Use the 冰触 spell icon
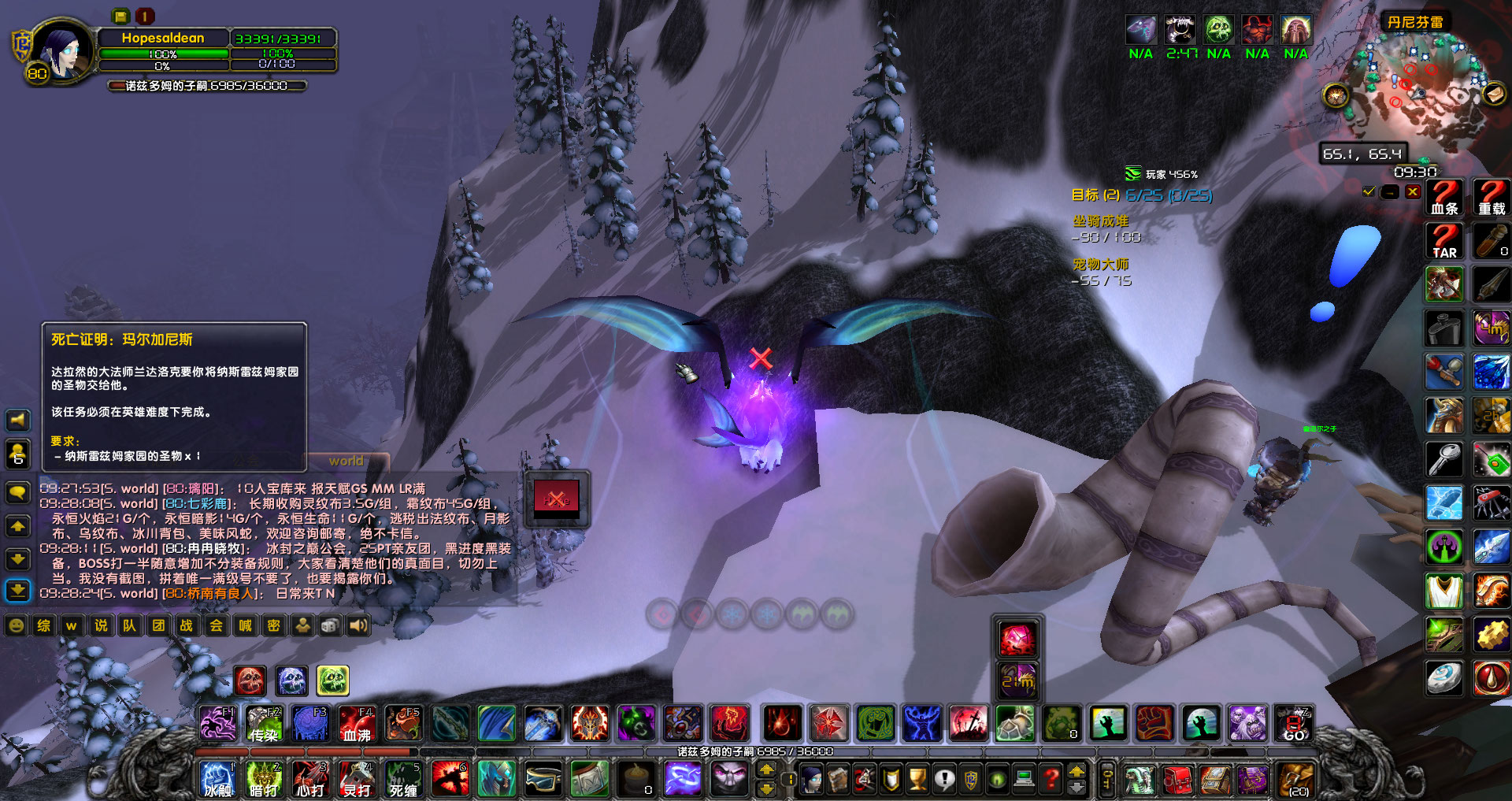 (217, 780)
